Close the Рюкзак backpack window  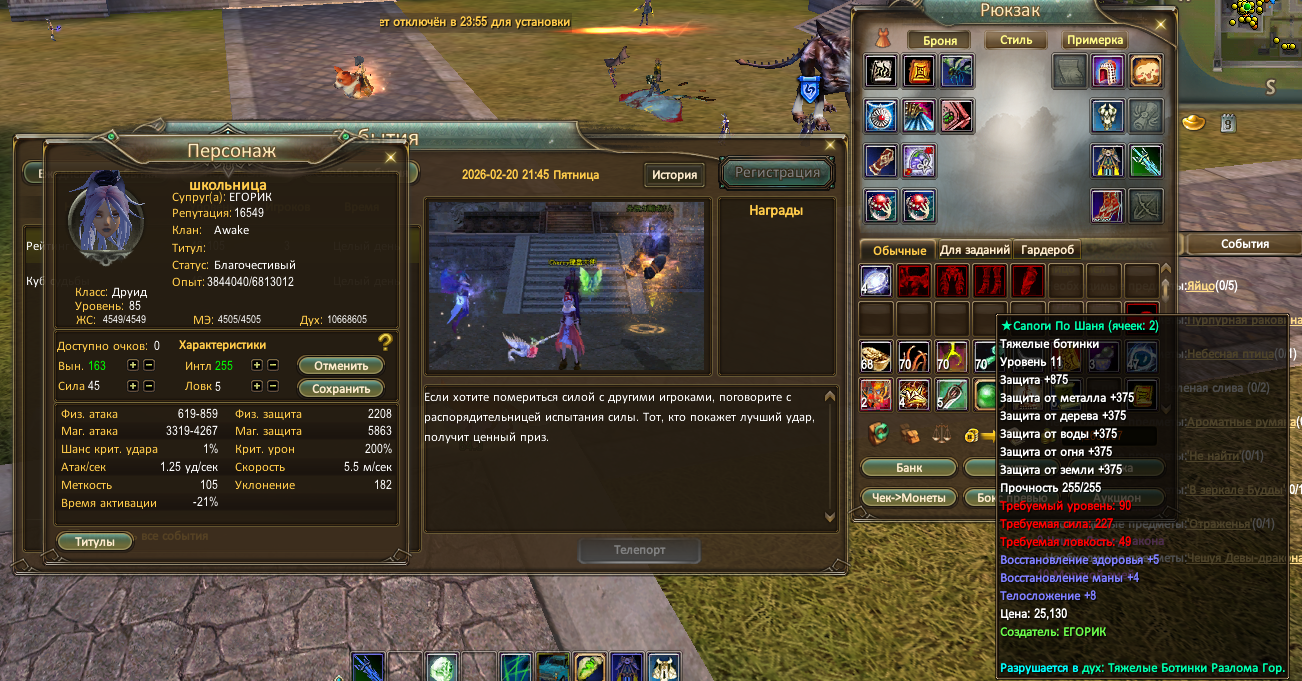(x=1160, y=21)
